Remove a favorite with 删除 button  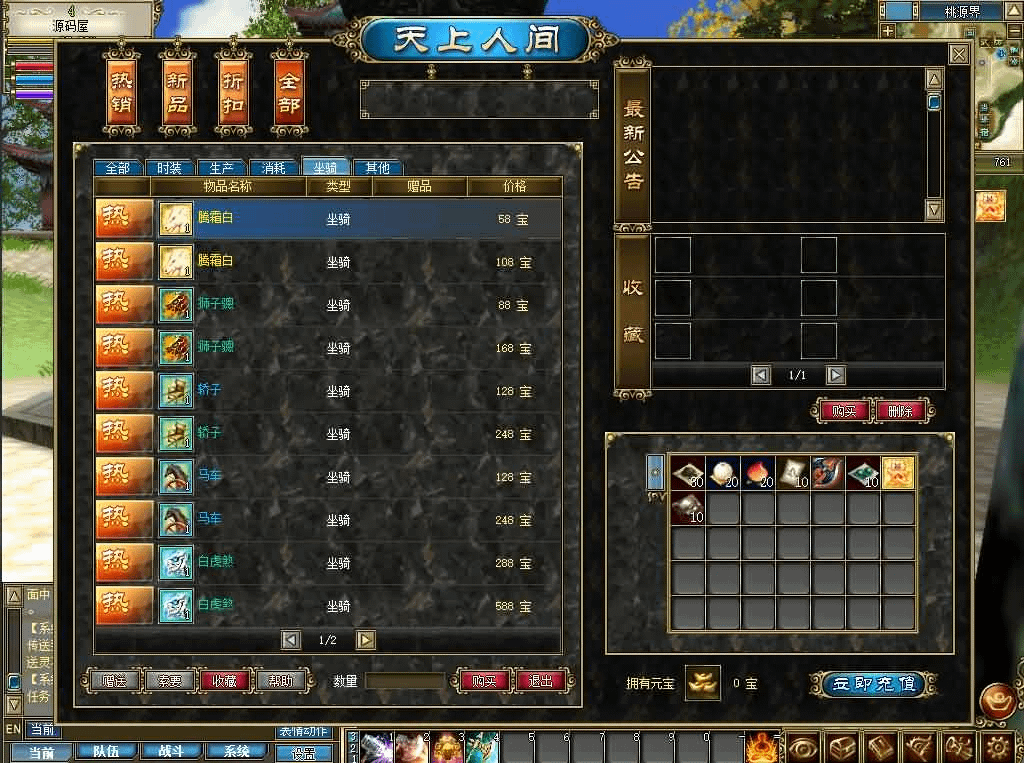[x=899, y=411]
